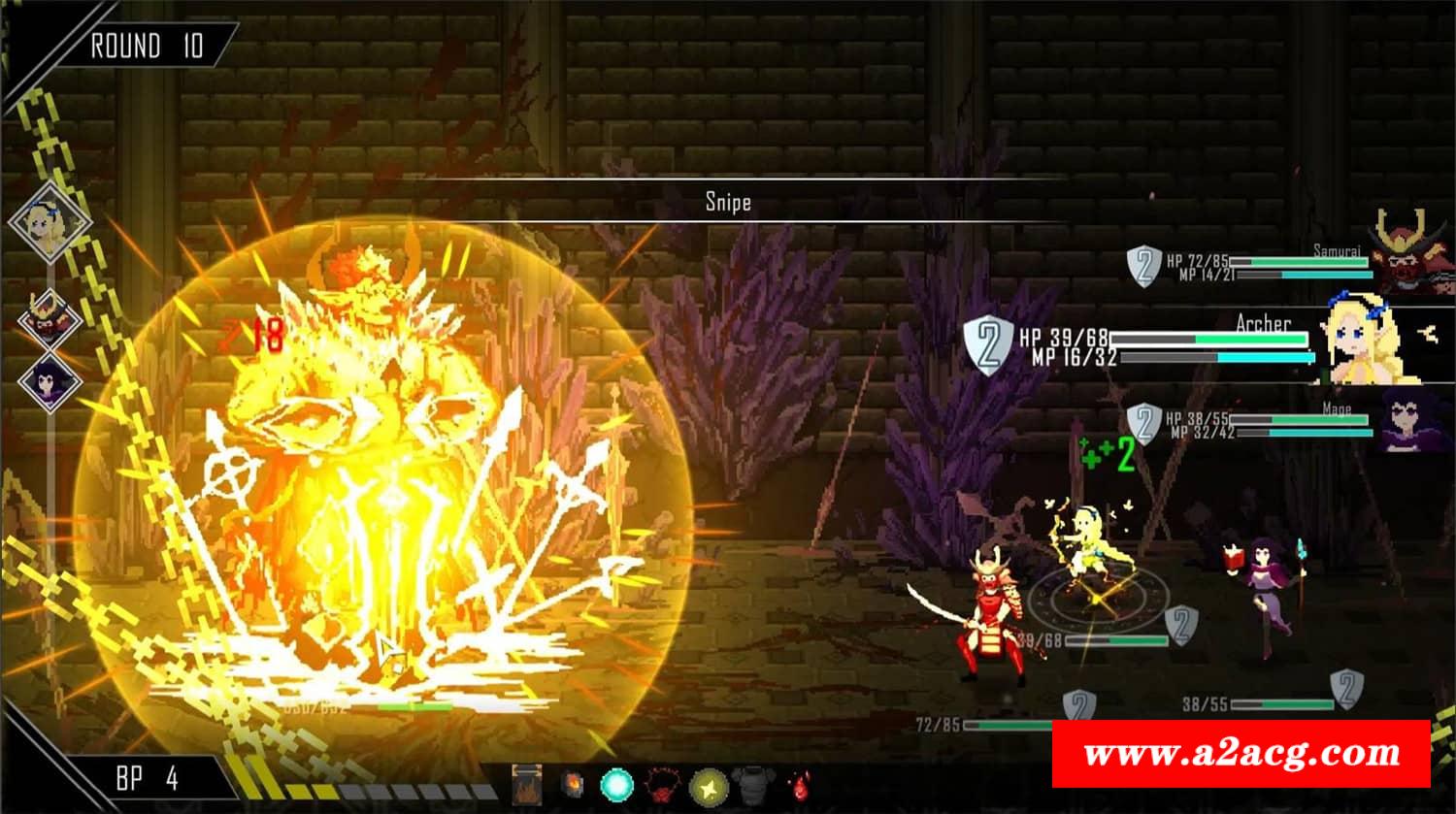Select the Archer turn-order portrait

[x=49, y=222]
